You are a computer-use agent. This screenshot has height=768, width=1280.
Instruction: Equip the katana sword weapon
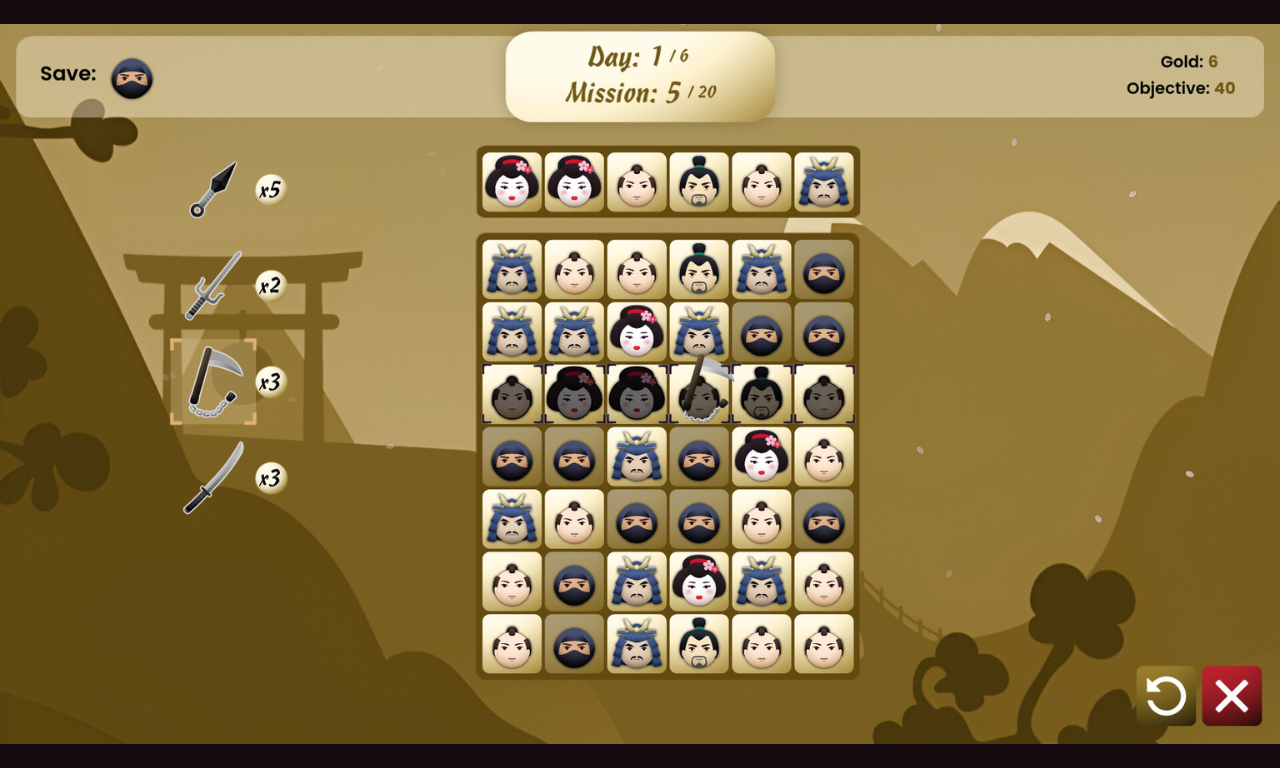(x=214, y=478)
